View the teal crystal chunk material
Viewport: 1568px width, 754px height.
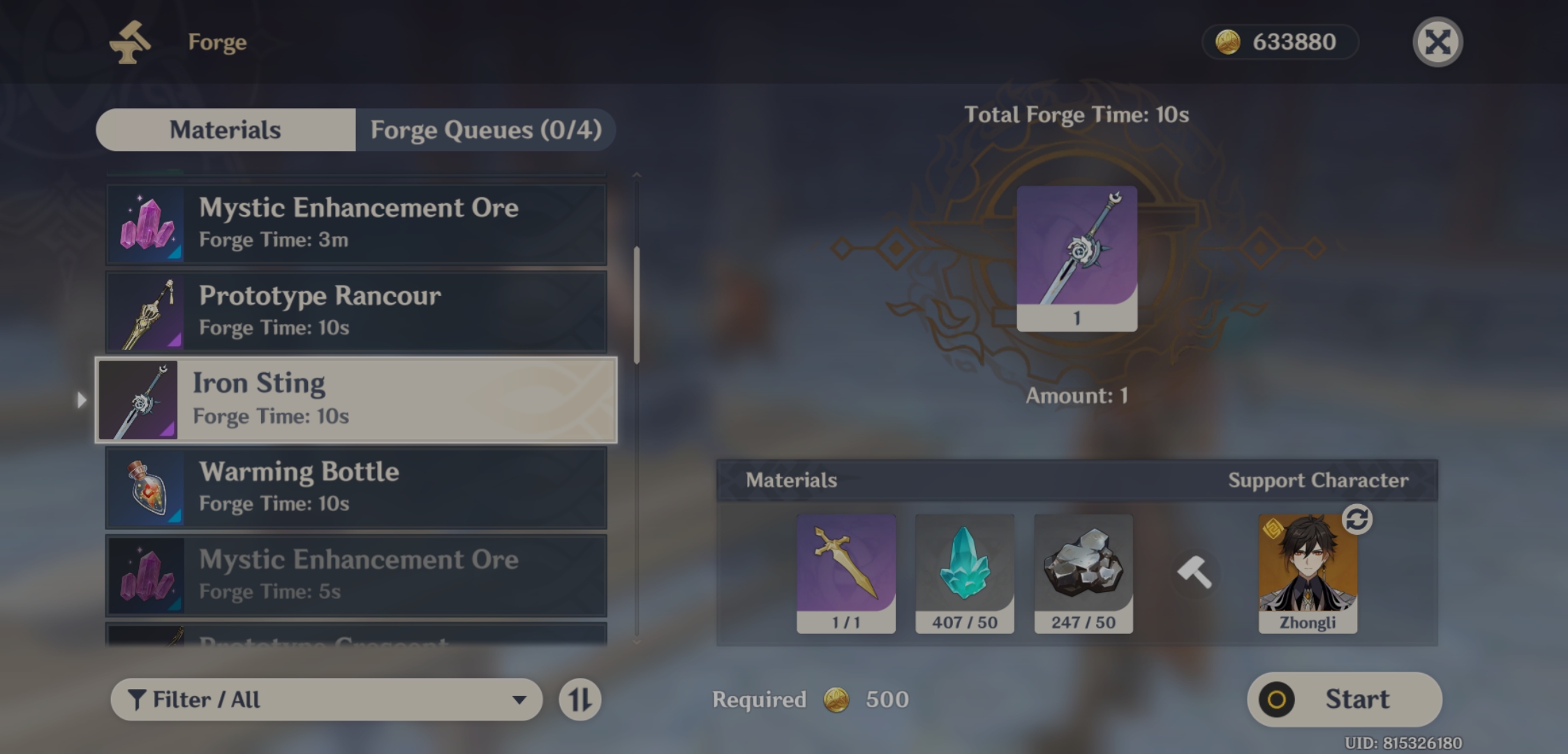[964, 574]
